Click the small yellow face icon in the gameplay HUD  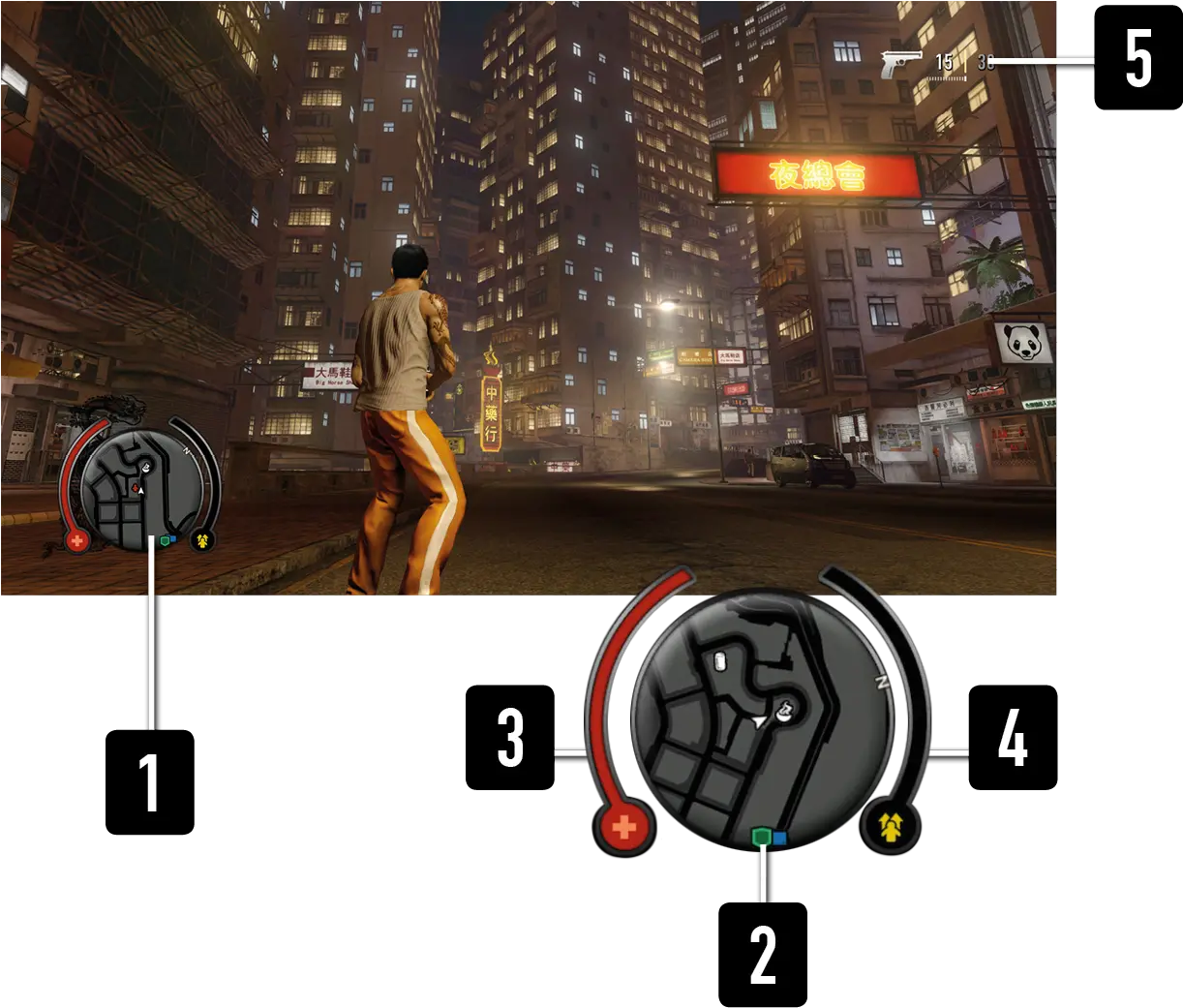pyautogui.click(x=202, y=540)
